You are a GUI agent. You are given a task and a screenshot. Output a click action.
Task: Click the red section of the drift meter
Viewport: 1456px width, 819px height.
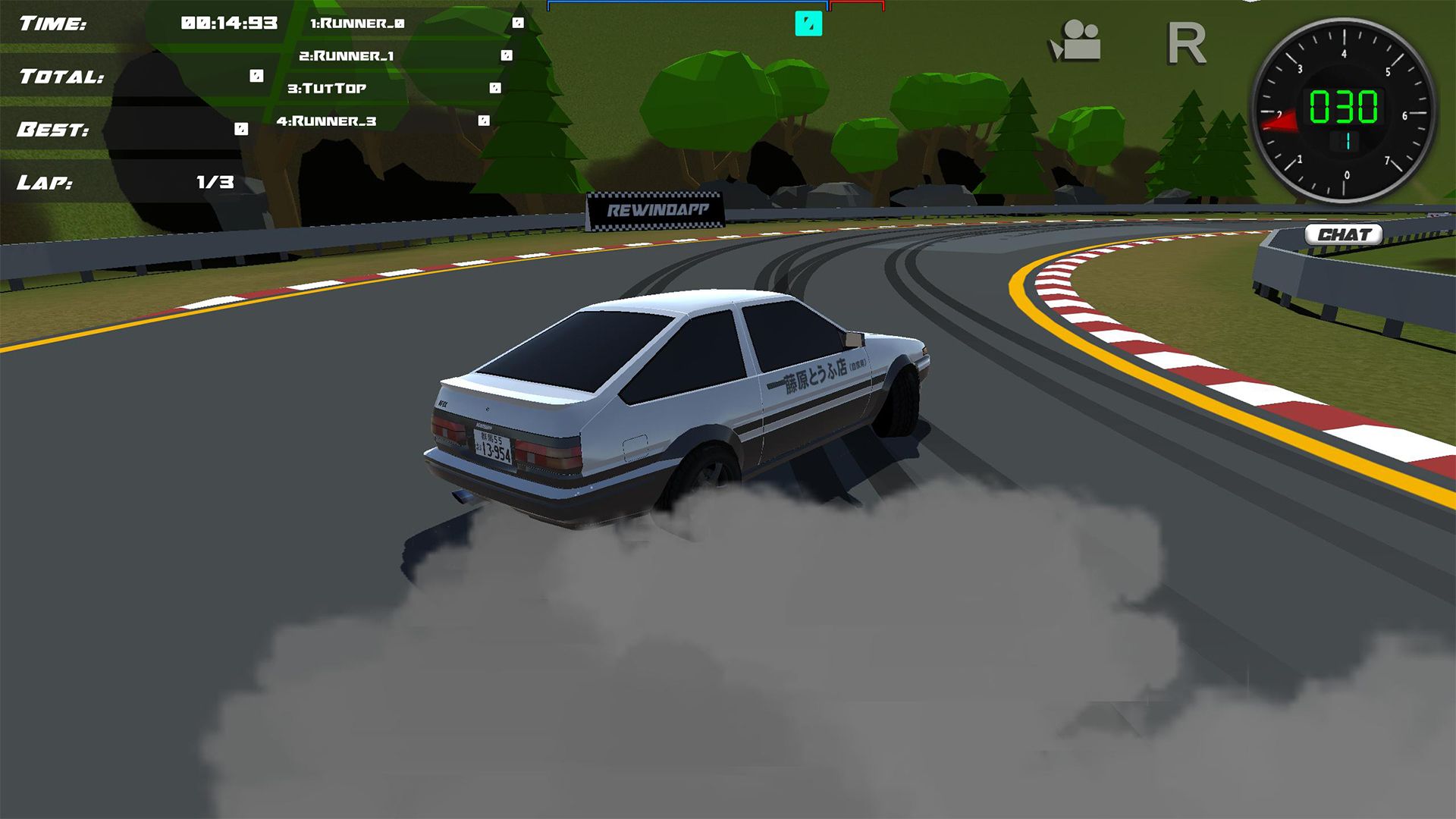click(x=857, y=5)
